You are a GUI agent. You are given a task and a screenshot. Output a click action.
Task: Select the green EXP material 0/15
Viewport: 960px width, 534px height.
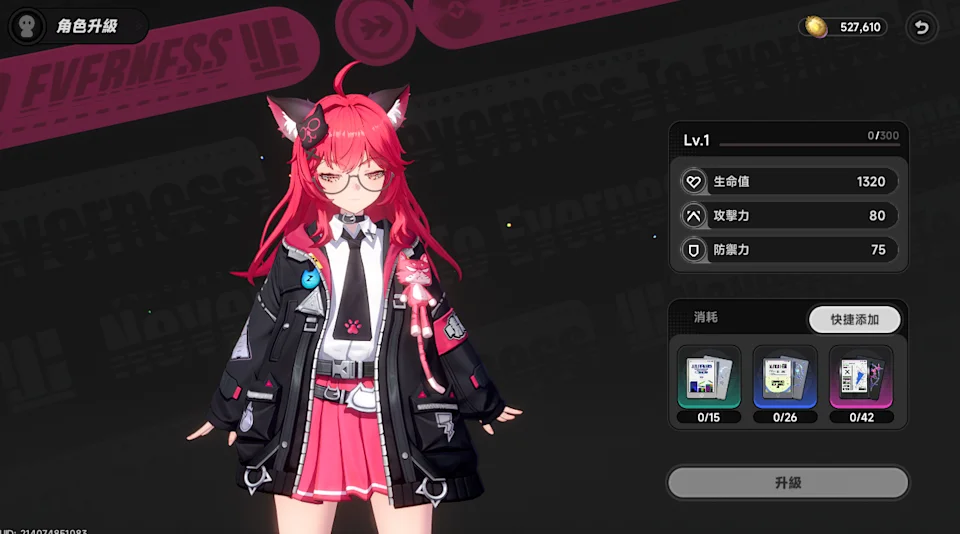point(709,378)
